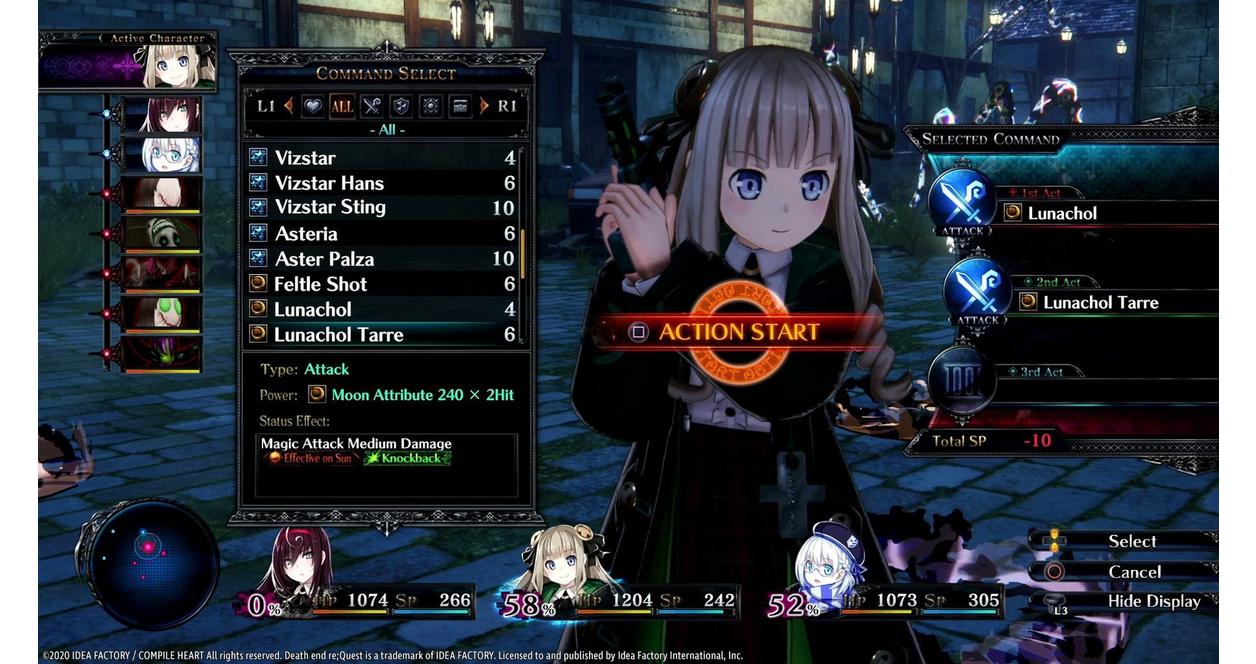Select the Asteria command

point(381,233)
